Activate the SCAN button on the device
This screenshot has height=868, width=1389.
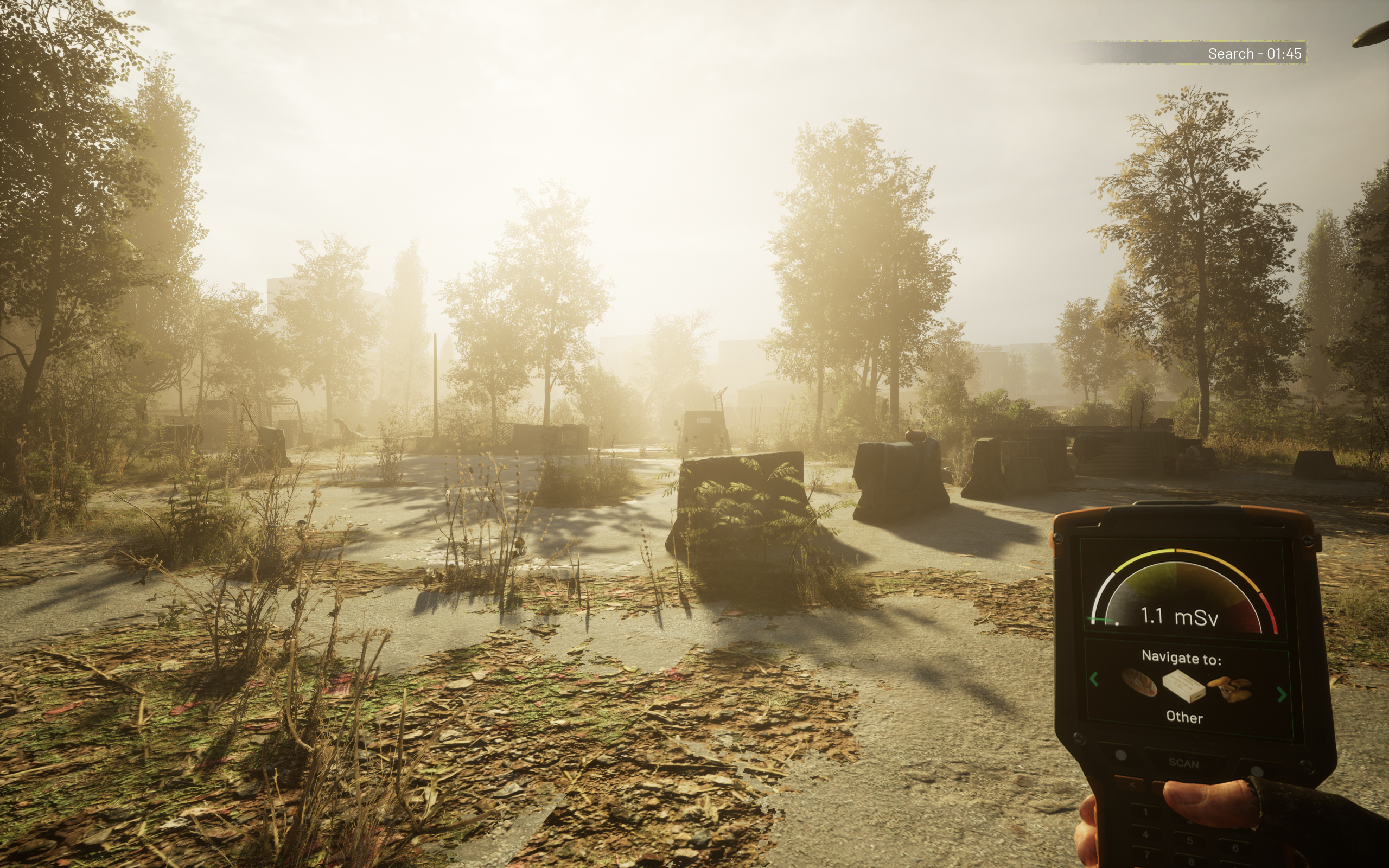[1183, 763]
